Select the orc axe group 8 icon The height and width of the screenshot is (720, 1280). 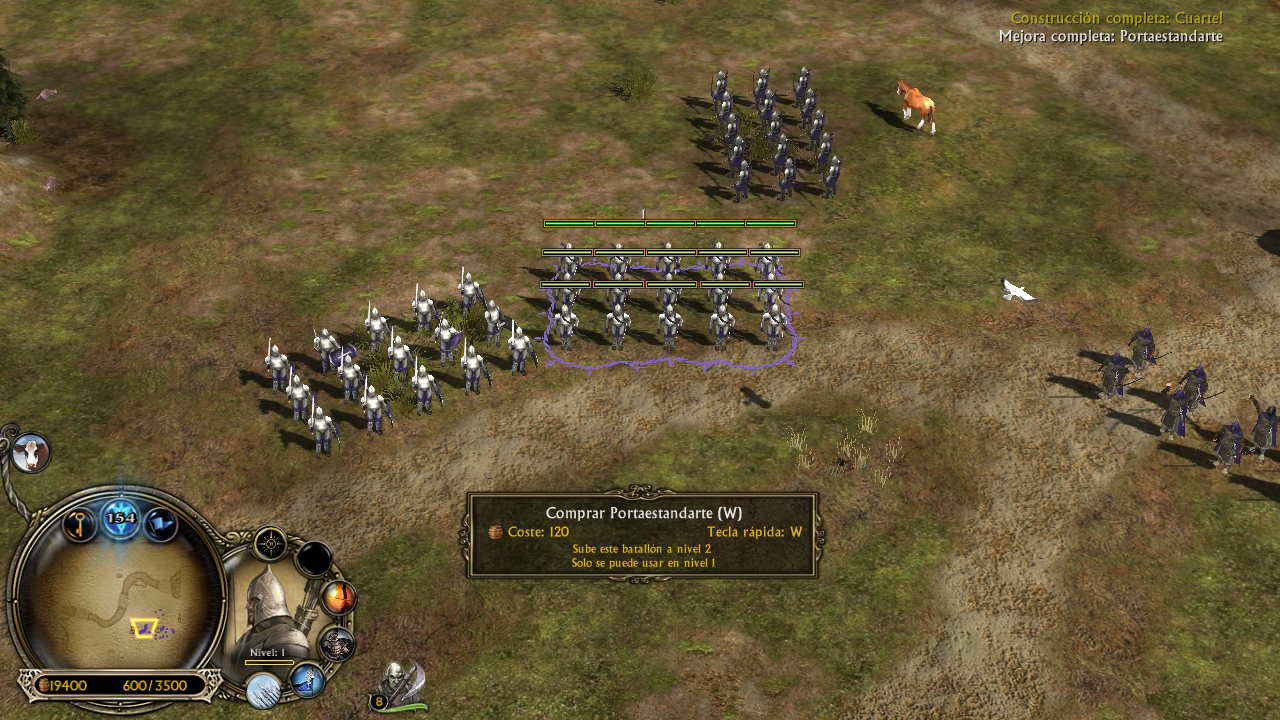[x=401, y=686]
